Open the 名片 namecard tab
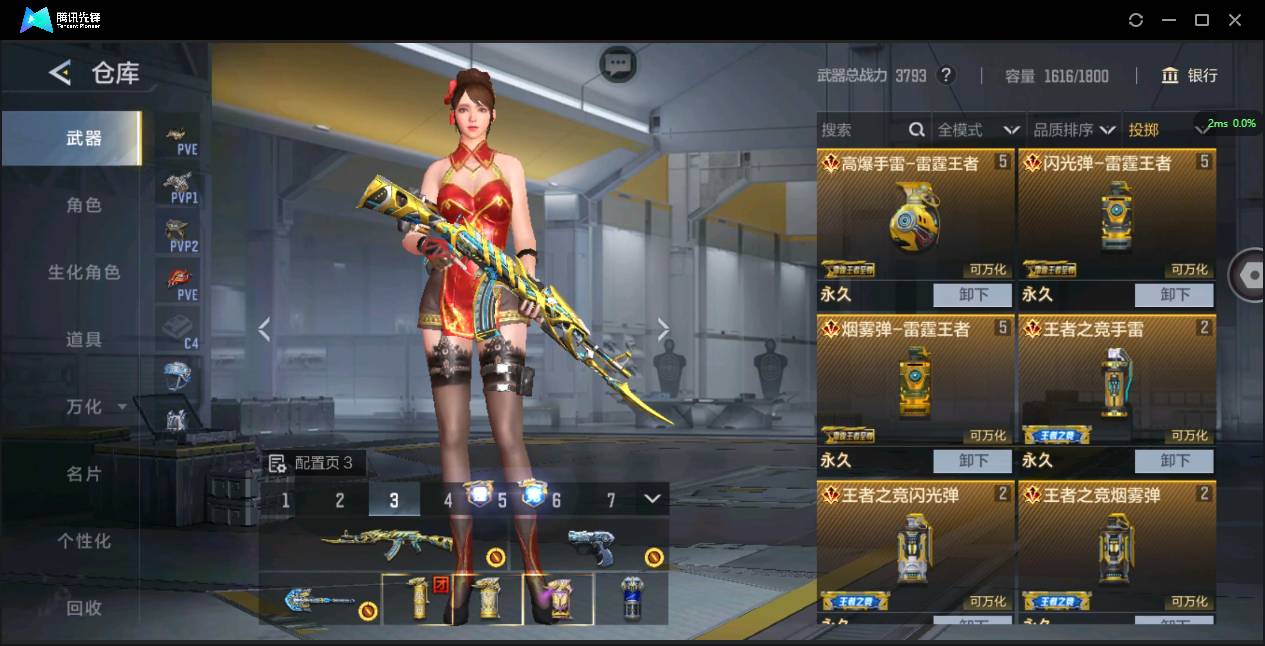This screenshot has height=646, width=1265. point(84,473)
